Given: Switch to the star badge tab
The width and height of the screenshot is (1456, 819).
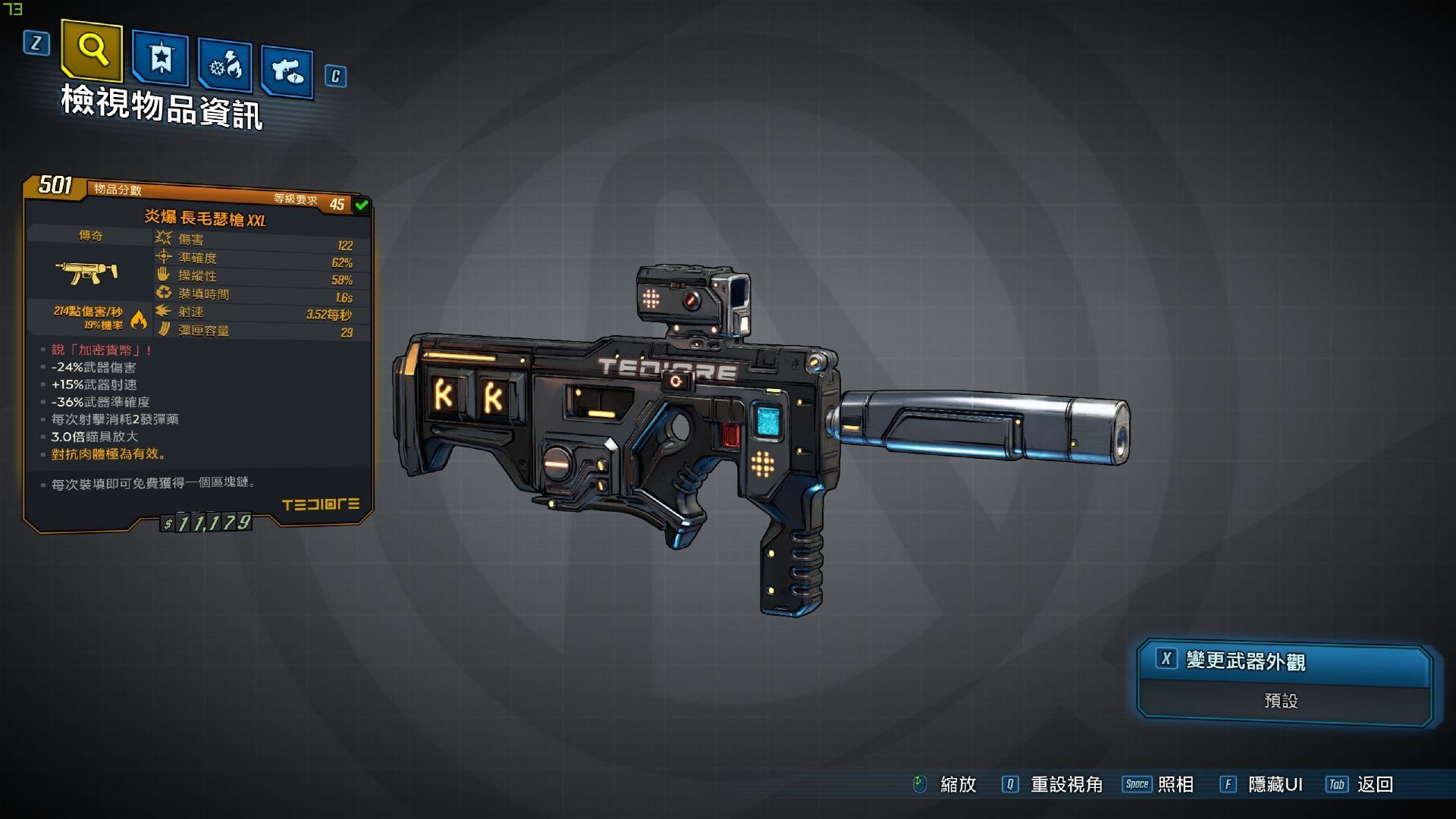Looking at the screenshot, I should tap(160, 58).
